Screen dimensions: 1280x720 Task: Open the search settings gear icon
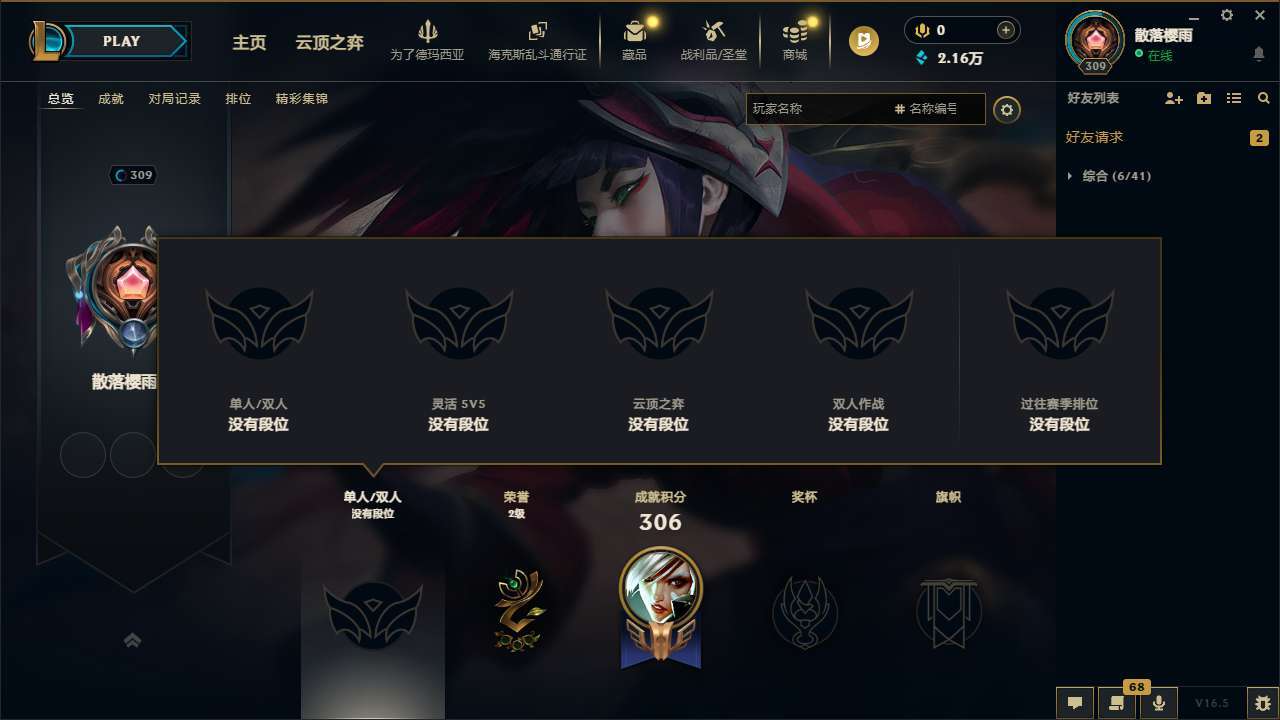coord(1007,109)
